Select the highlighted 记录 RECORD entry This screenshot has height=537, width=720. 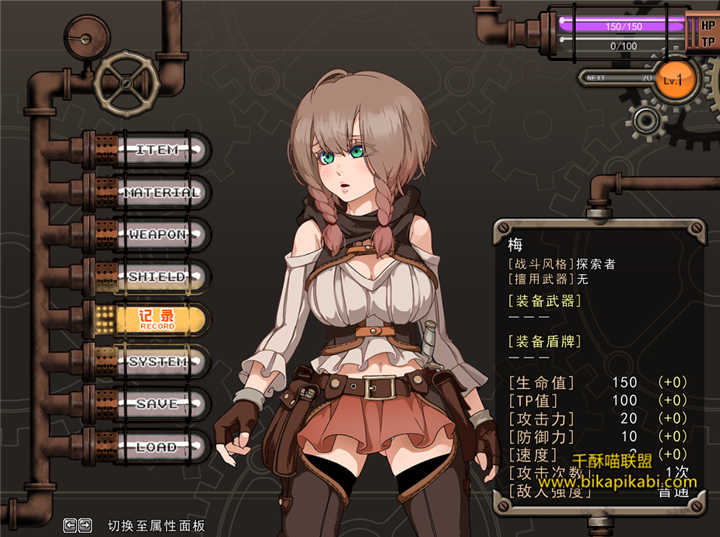[x=157, y=320]
